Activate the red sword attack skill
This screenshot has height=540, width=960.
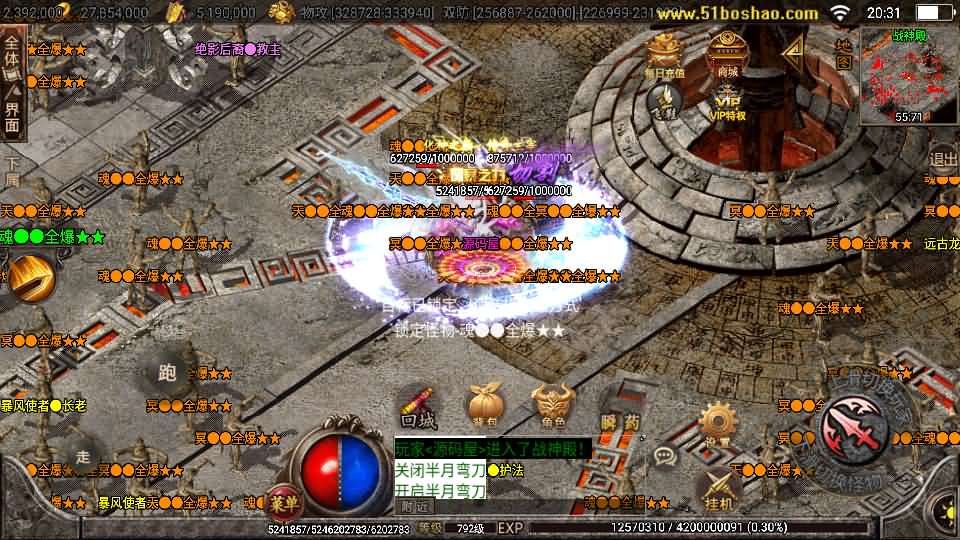(854, 429)
